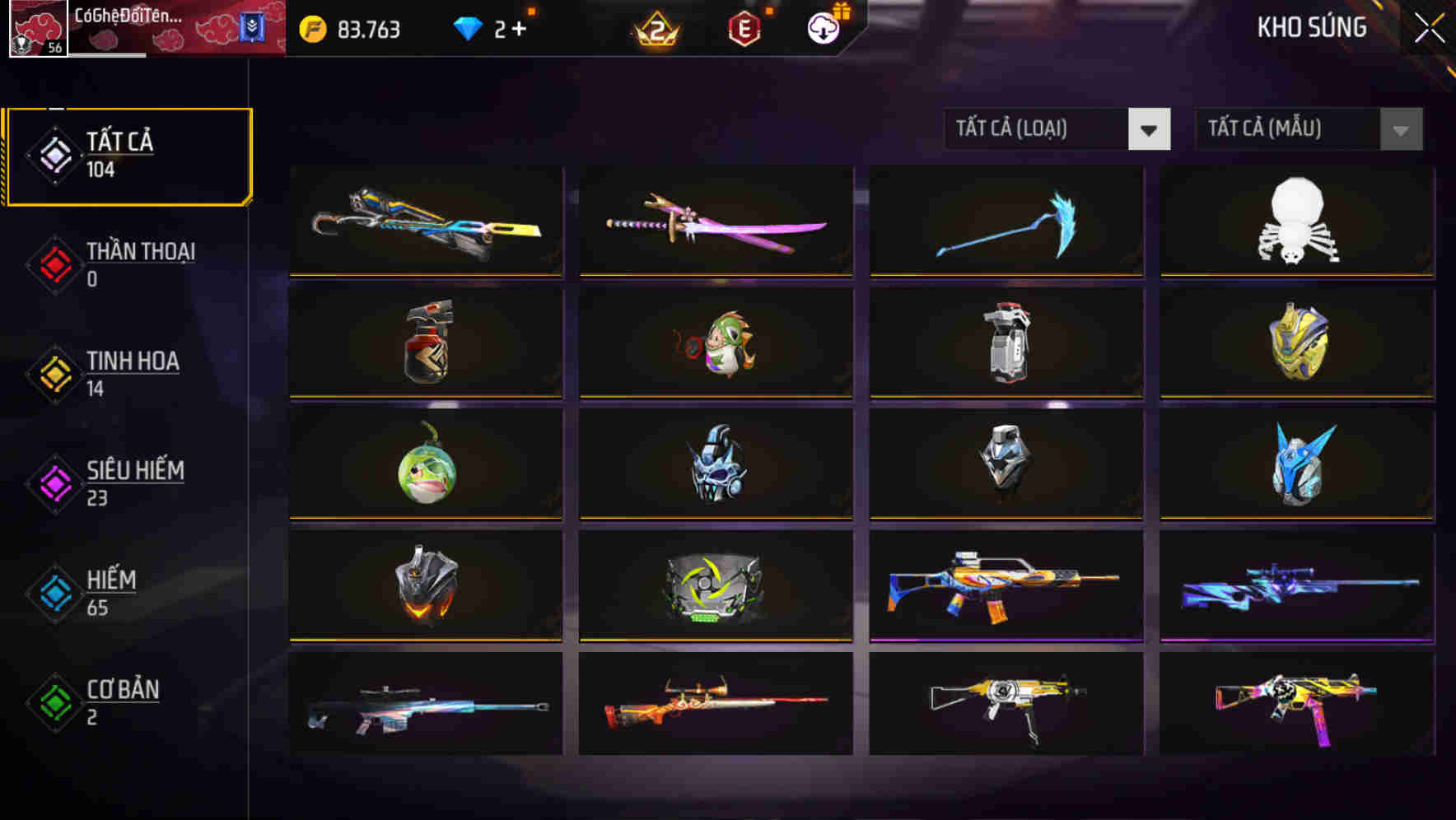This screenshot has width=1456, height=820.
Task: Expand the weapon type dropdown arrow
Action: pyautogui.click(x=1150, y=129)
